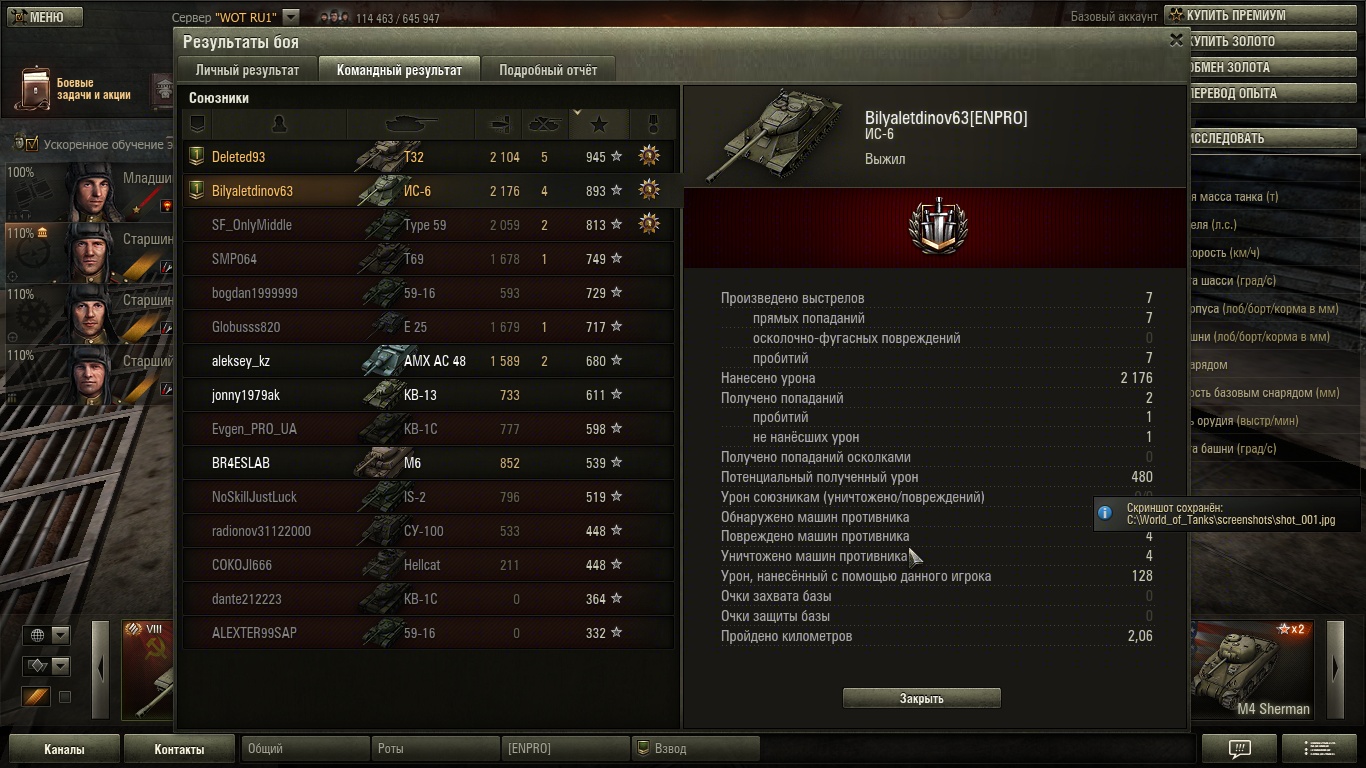Viewport: 1366px width, 768px height.
Task: Close the battle results window
Action: pos(1176,40)
